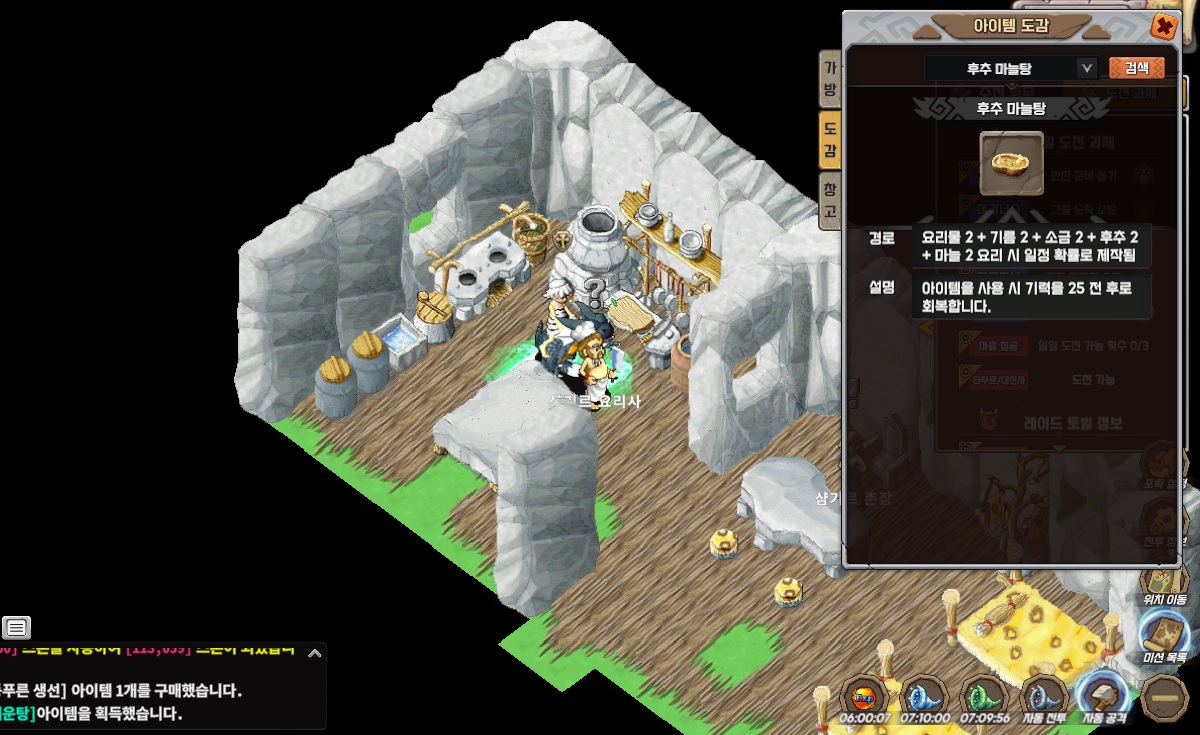1200x735 pixels.
Task: Toggle 자동 전투 auto battle
Action: point(1044,695)
